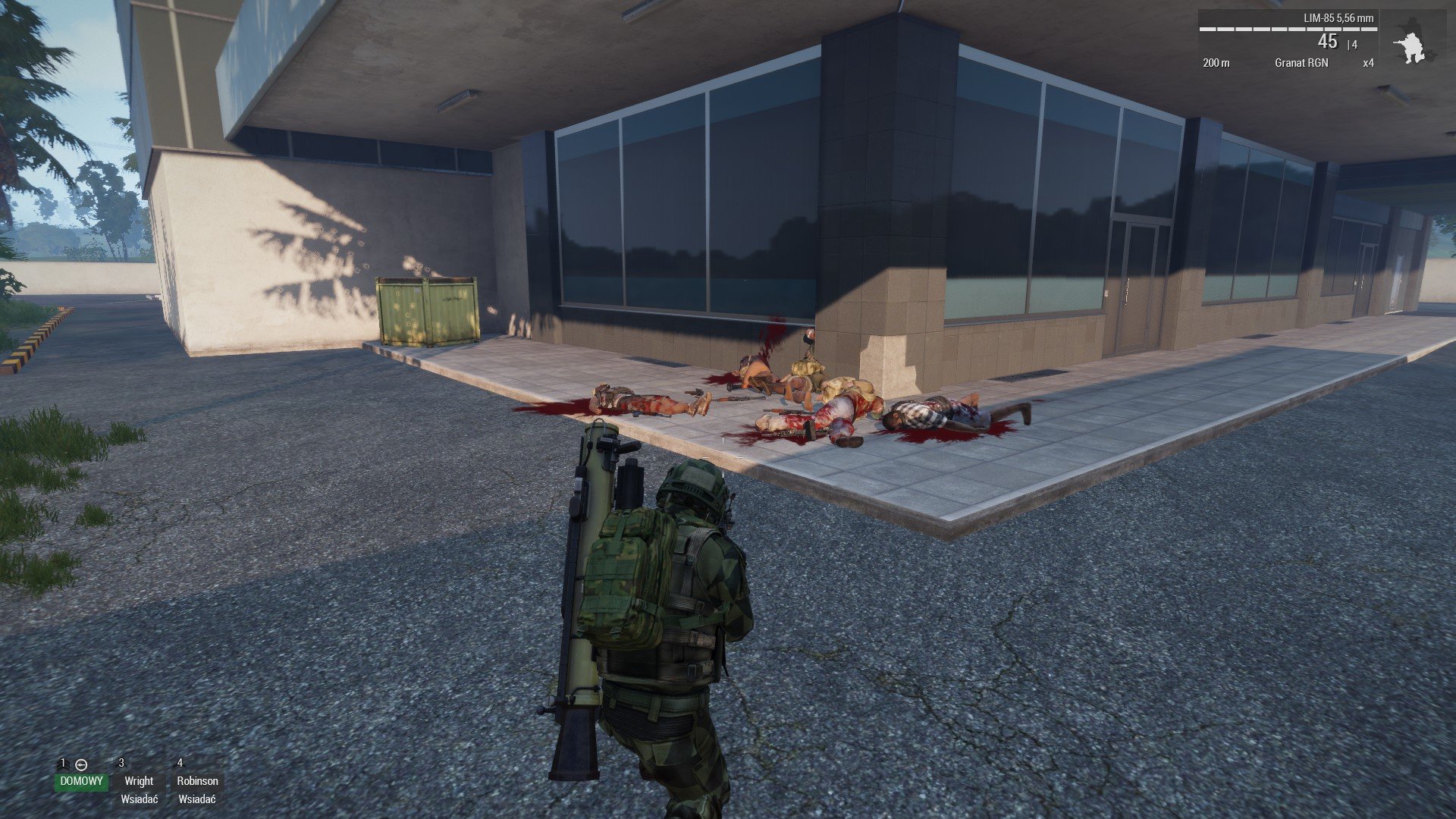Click the soldier stance indicator icon
The height and width of the screenshot is (819, 1456).
[x=1410, y=47]
